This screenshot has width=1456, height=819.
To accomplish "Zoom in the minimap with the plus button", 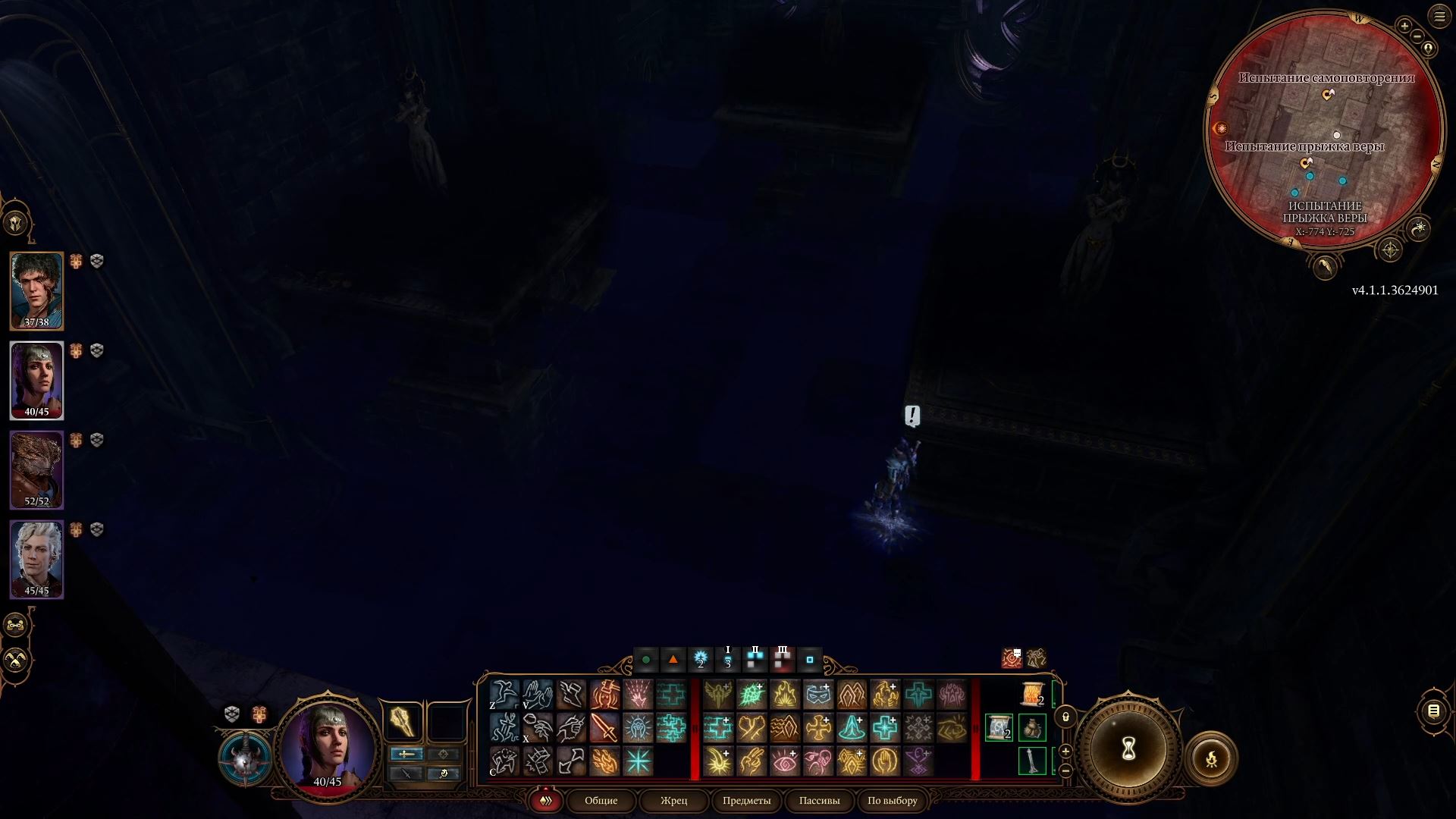I will coord(1404,26).
